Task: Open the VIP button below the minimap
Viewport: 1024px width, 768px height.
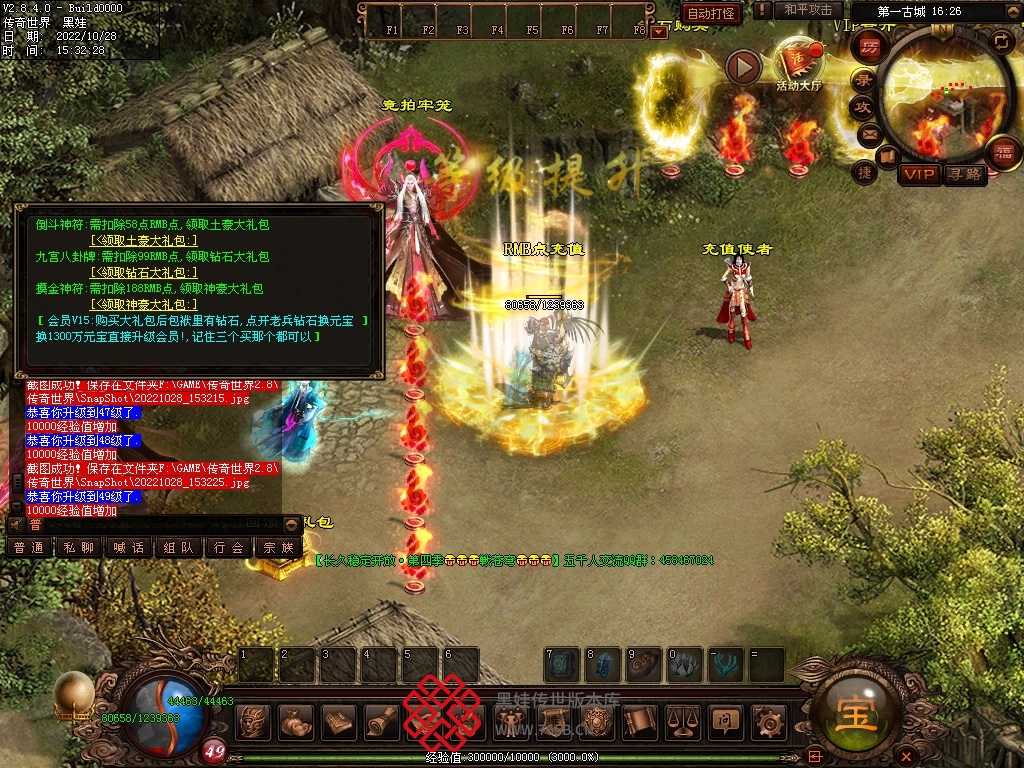Action: [918, 175]
